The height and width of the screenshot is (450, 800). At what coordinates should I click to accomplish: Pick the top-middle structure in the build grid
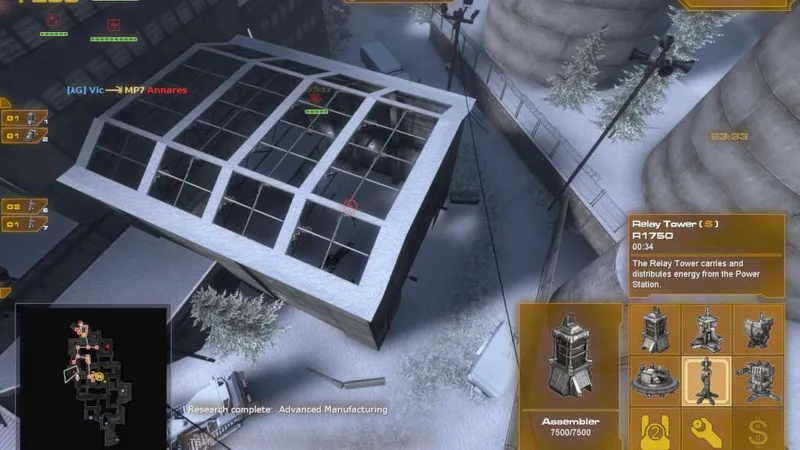(x=706, y=329)
